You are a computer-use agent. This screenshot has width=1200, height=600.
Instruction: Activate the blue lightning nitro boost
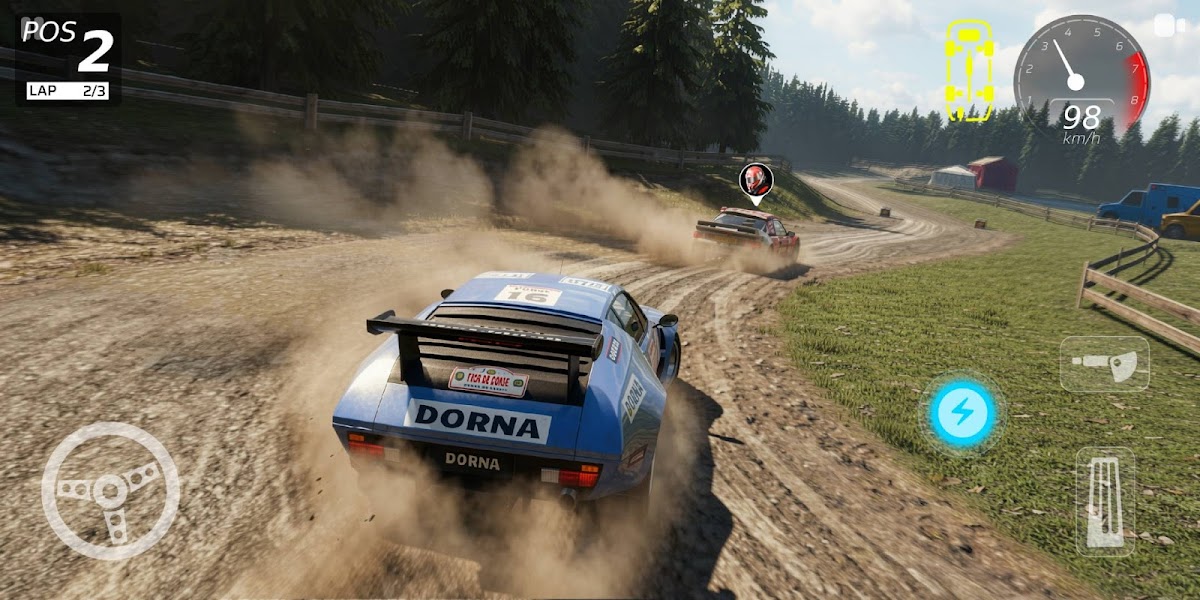[x=962, y=413]
